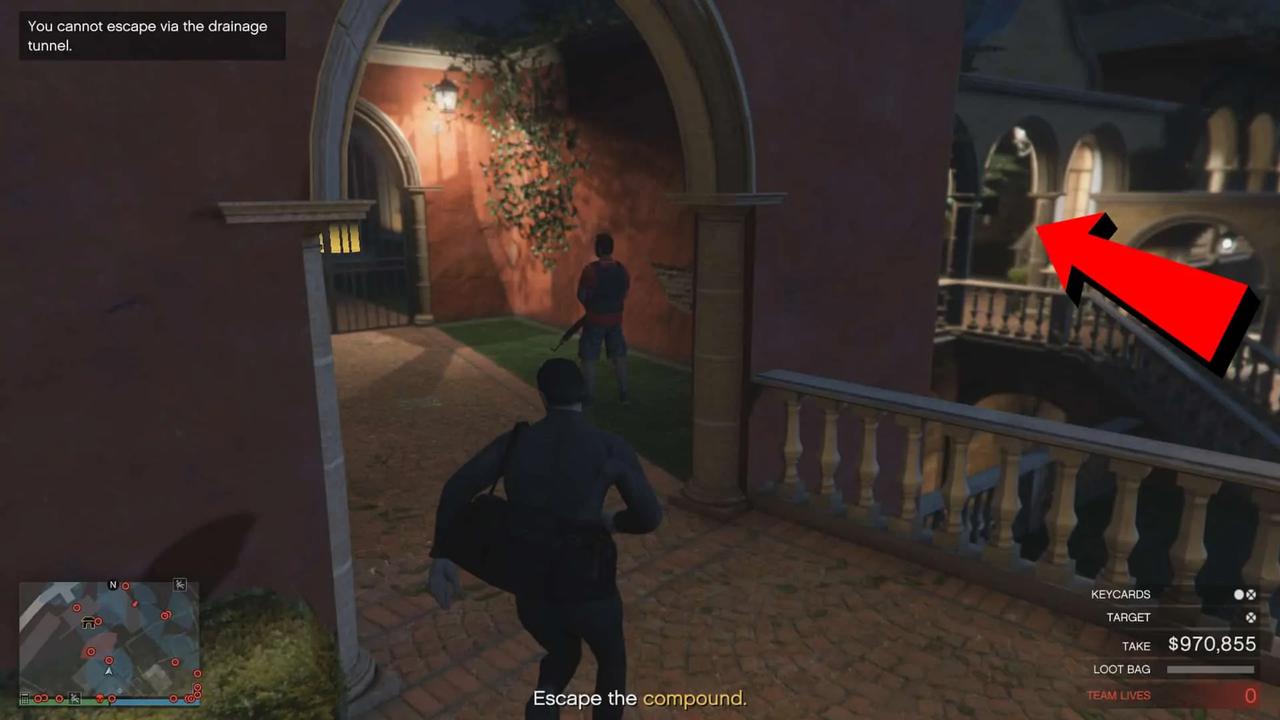Viewport: 1280px width, 720px height.
Task: Click the red guard blip near the minimap's top edge
Action: click(126, 586)
